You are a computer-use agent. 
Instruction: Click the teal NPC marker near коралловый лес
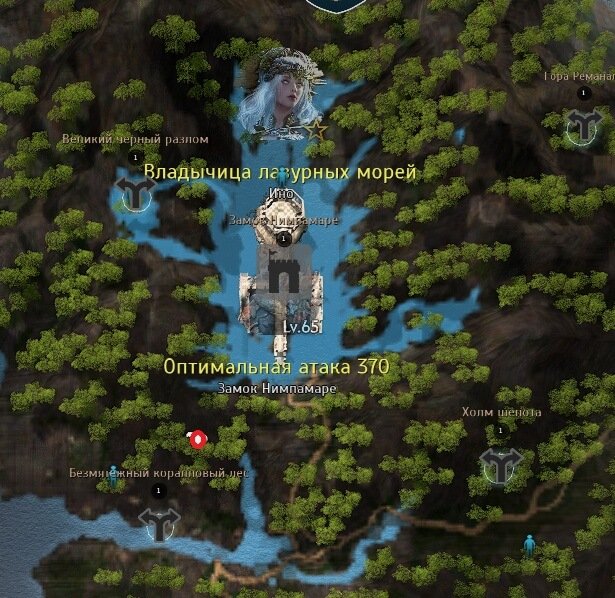click(x=113, y=477)
